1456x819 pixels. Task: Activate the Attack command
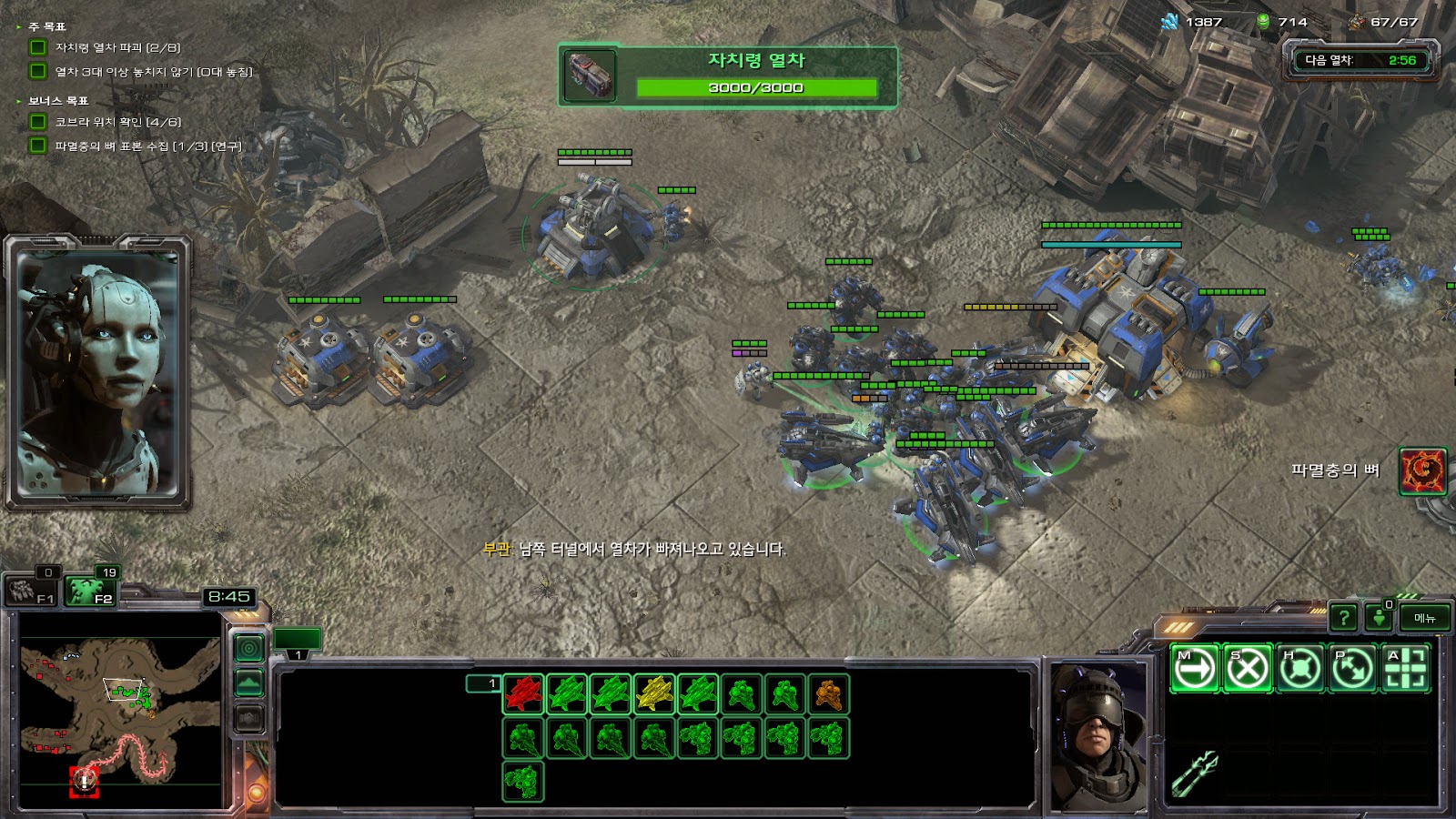pos(1405,669)
